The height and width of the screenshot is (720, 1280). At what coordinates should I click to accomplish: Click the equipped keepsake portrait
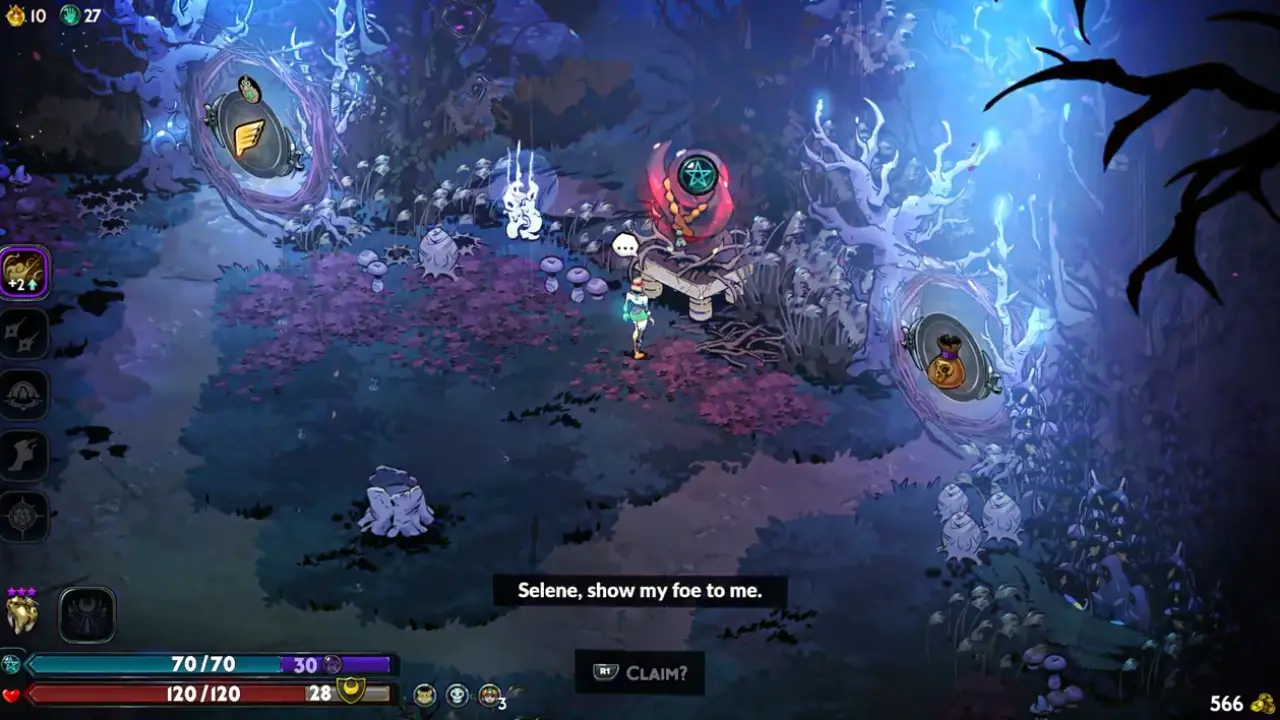(x=20, y=610)
